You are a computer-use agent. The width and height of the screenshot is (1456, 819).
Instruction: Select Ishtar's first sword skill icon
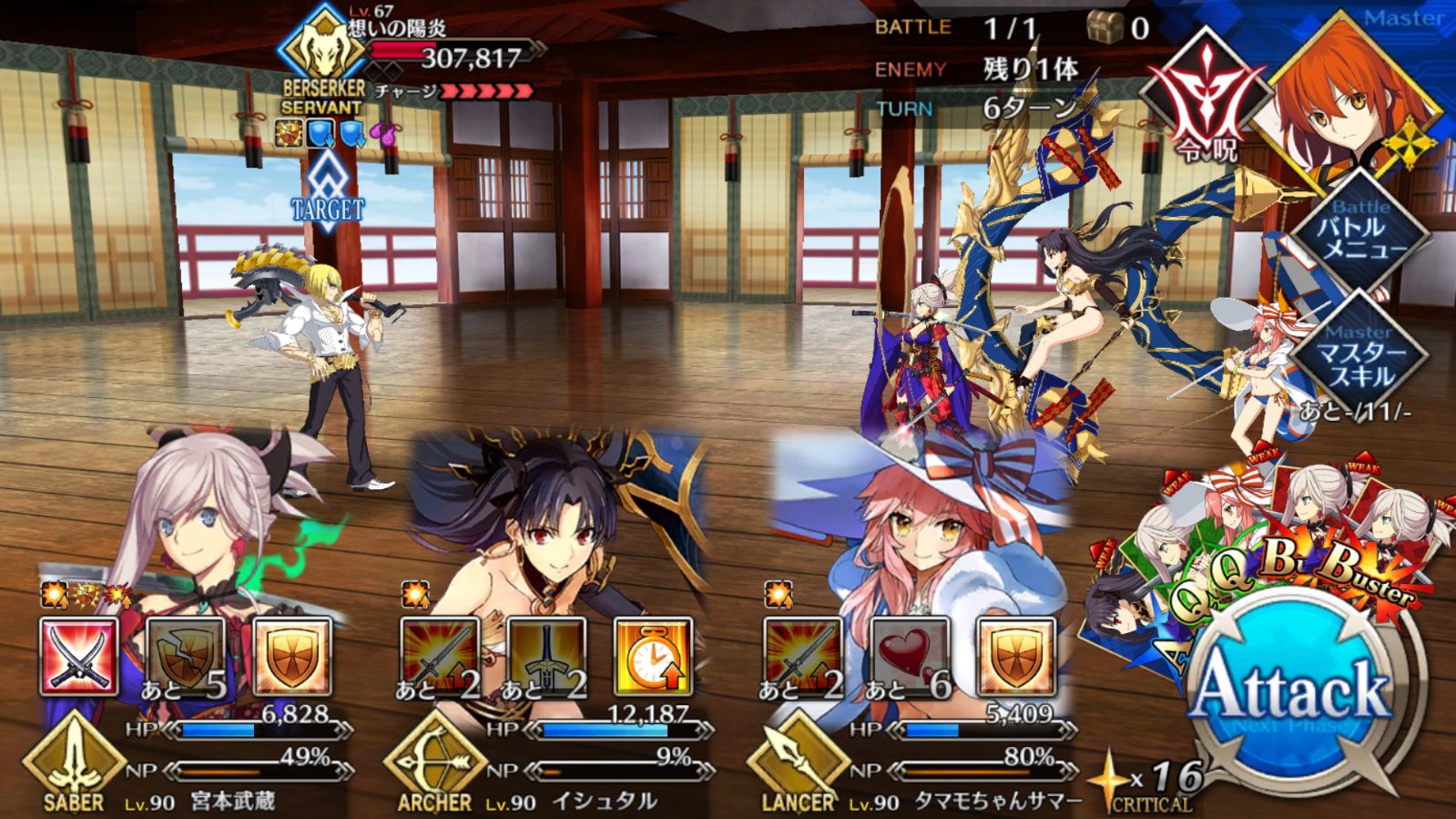click(440, 656)
